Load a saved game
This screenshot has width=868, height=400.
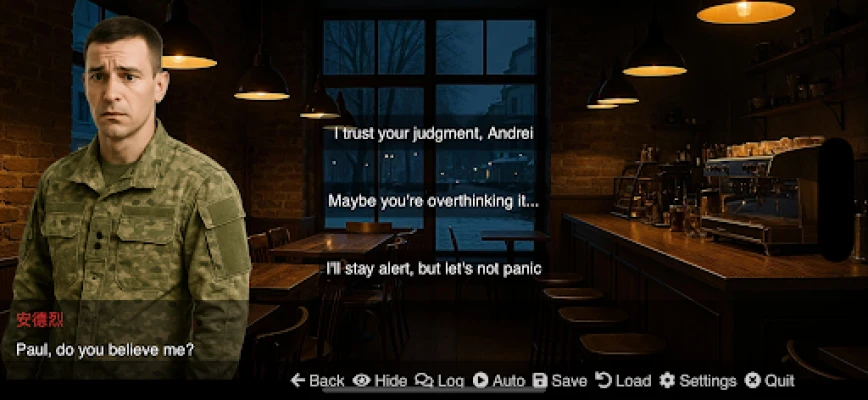(x=623, y=381)
